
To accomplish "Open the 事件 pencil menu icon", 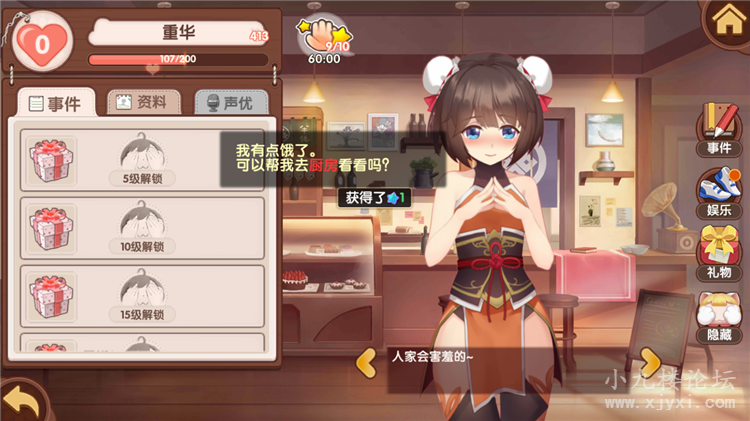I will pyautogui.click(x=718, y=128).
